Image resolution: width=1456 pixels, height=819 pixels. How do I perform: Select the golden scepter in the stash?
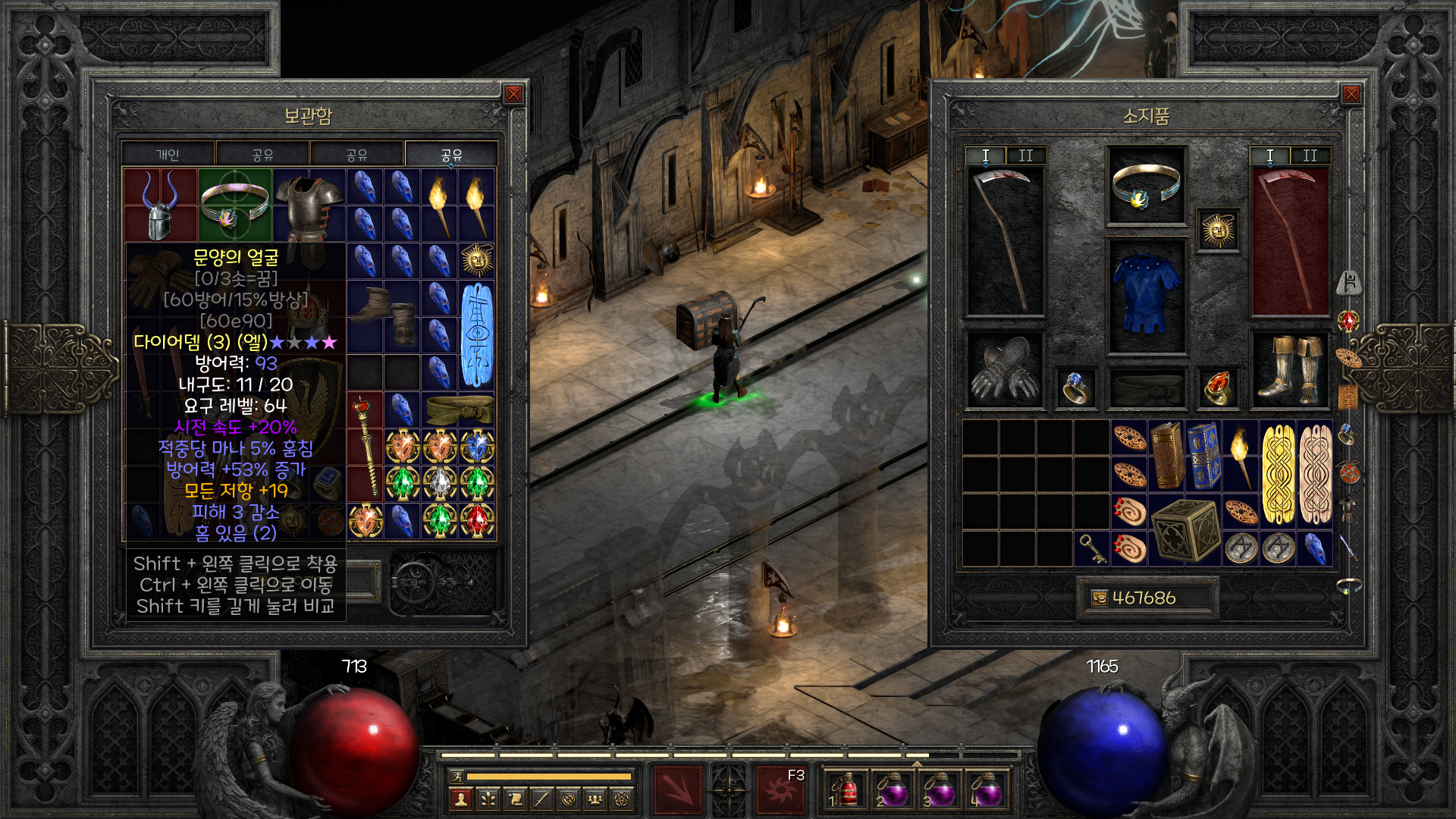pyautogui.click(x=365, y=445)
